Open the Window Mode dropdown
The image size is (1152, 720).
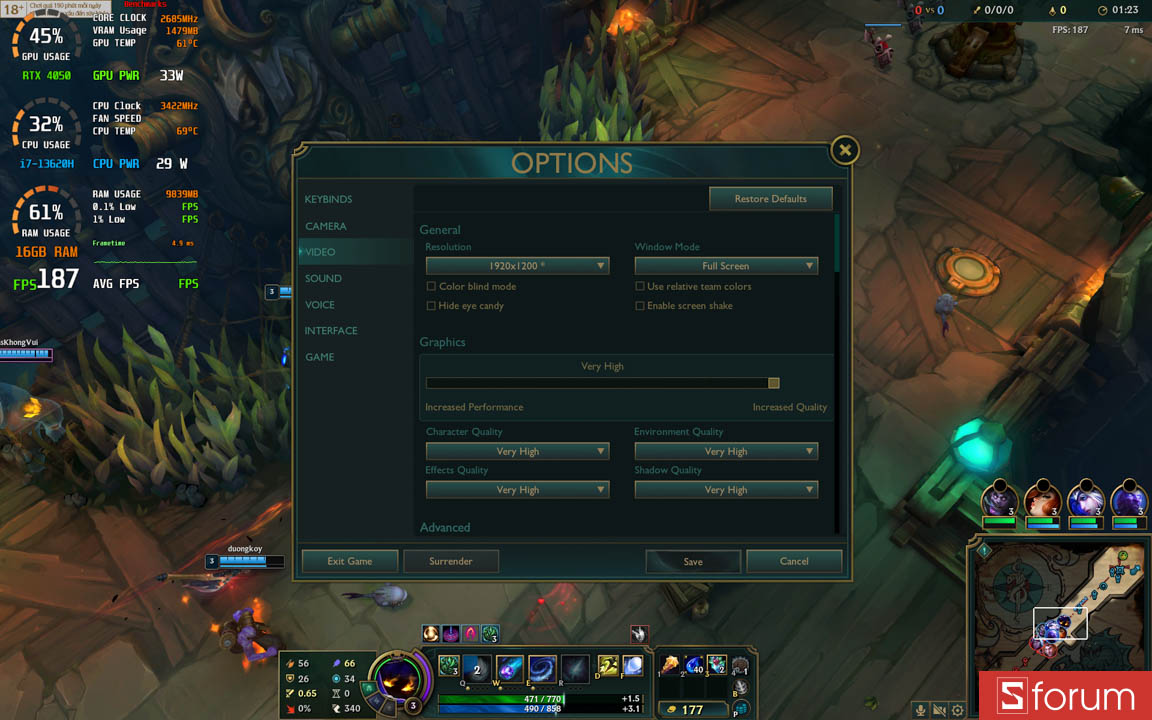tap(726, 266)
